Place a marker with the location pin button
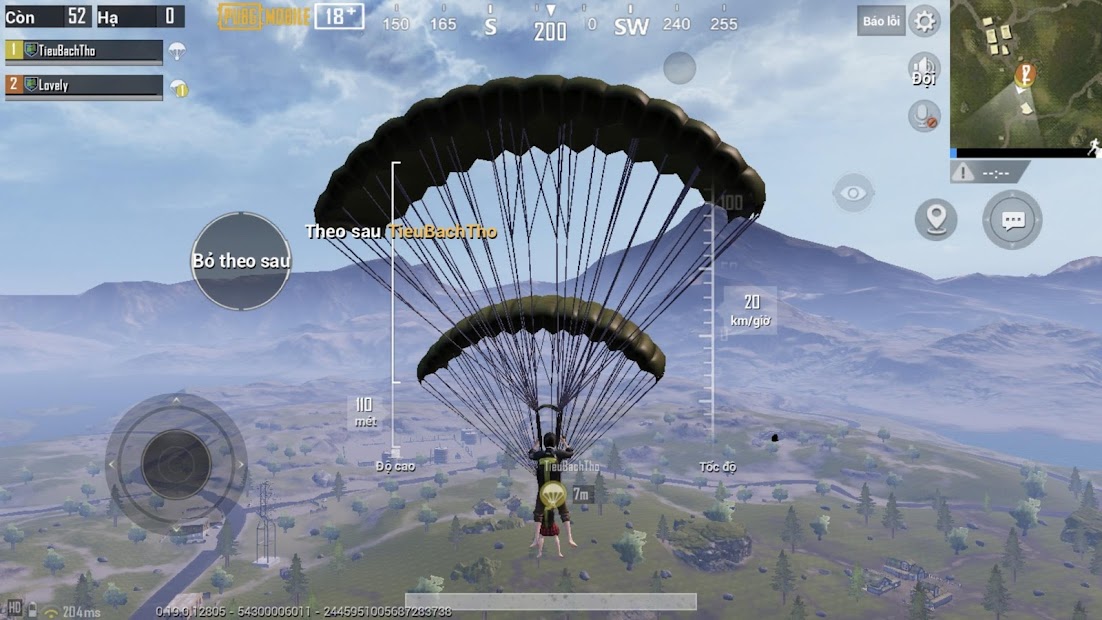1102x620 pixels. pyautogui.click(x=936, y=219)
